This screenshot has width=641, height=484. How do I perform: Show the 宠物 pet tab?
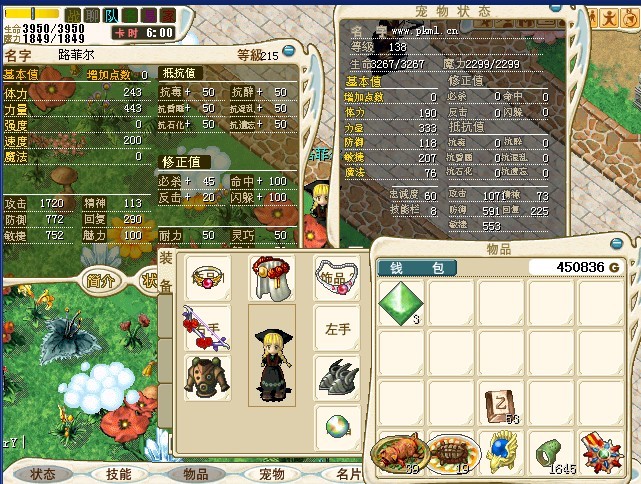272,474
